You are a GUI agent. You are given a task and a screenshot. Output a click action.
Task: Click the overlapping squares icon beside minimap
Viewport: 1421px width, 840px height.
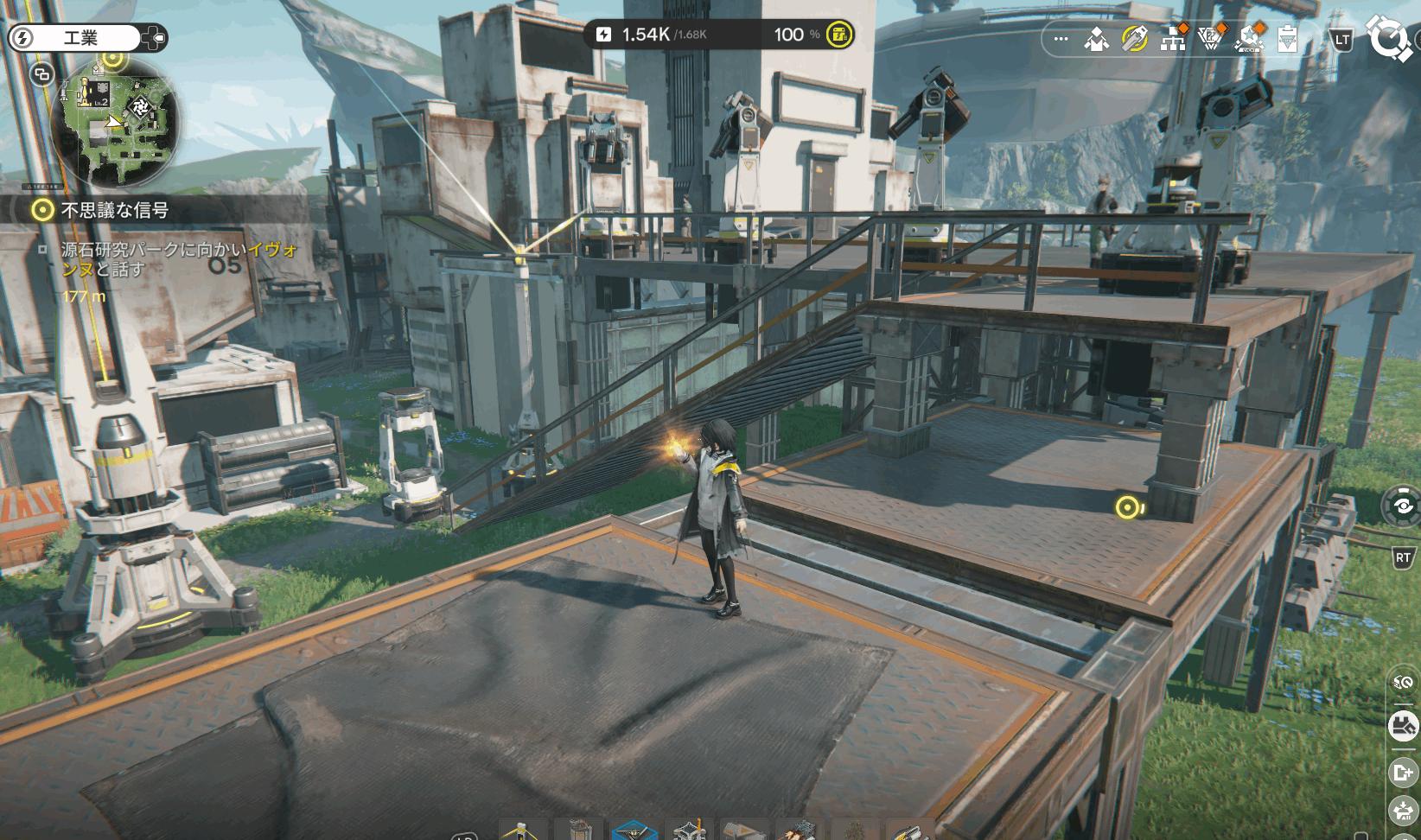click(x=41, y=74)
